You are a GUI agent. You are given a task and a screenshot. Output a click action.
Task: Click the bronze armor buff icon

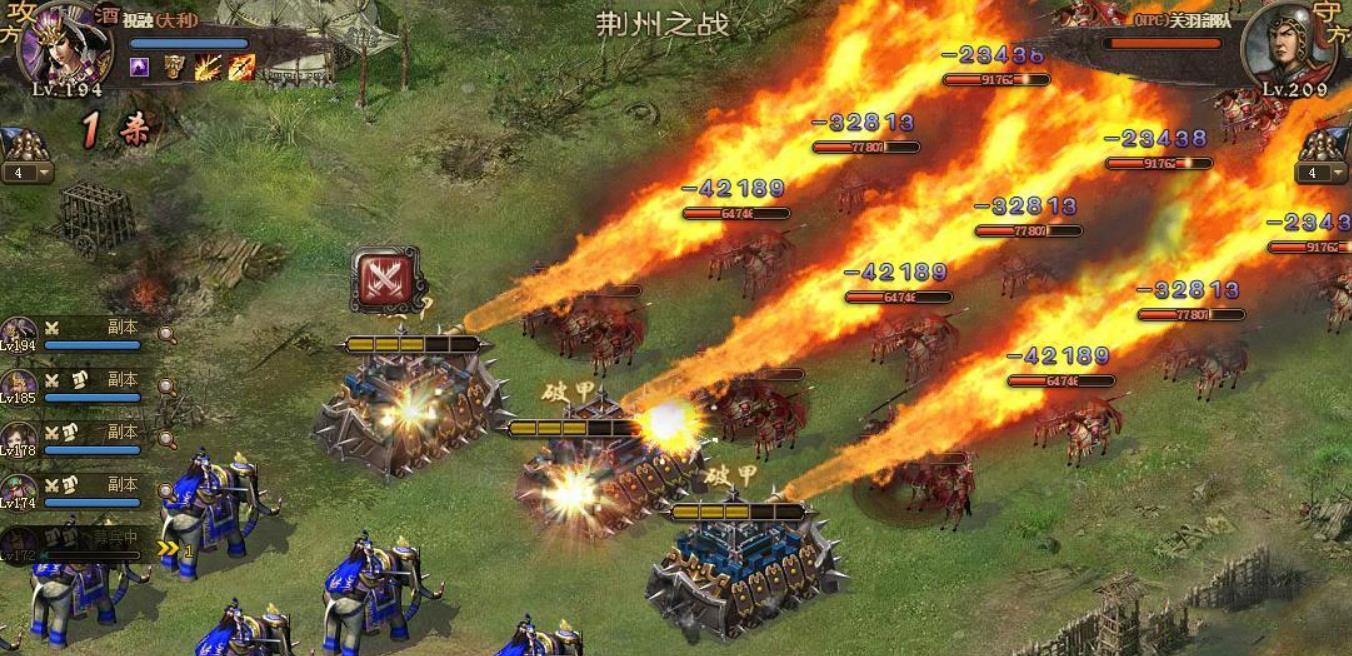pos(174,68)
